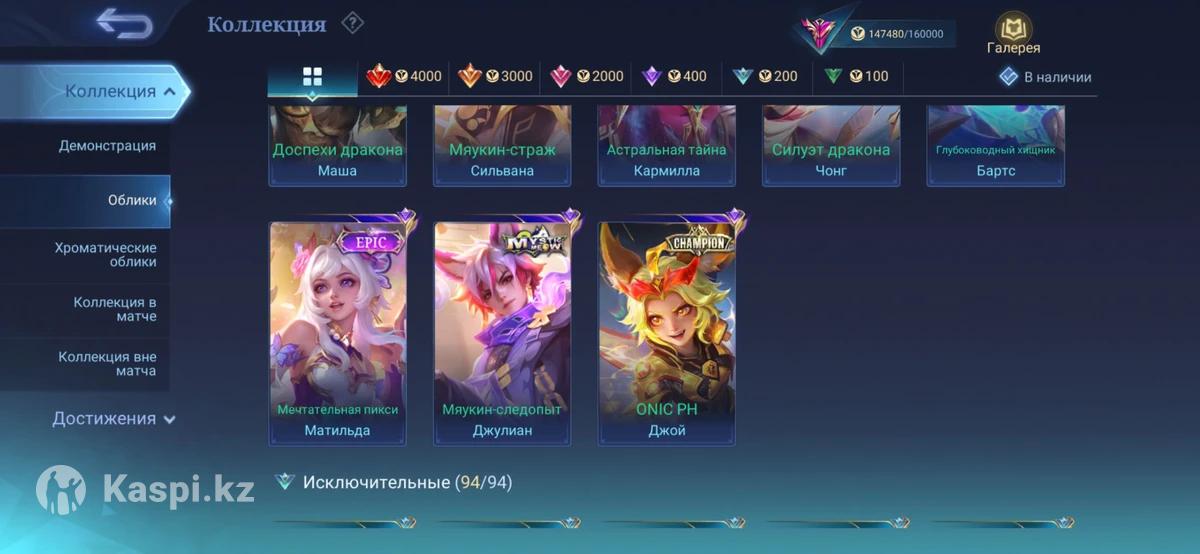Screen dimensions: 1200x554
Task: Open the Демонстрация sidebar entry
Action: 107,146
